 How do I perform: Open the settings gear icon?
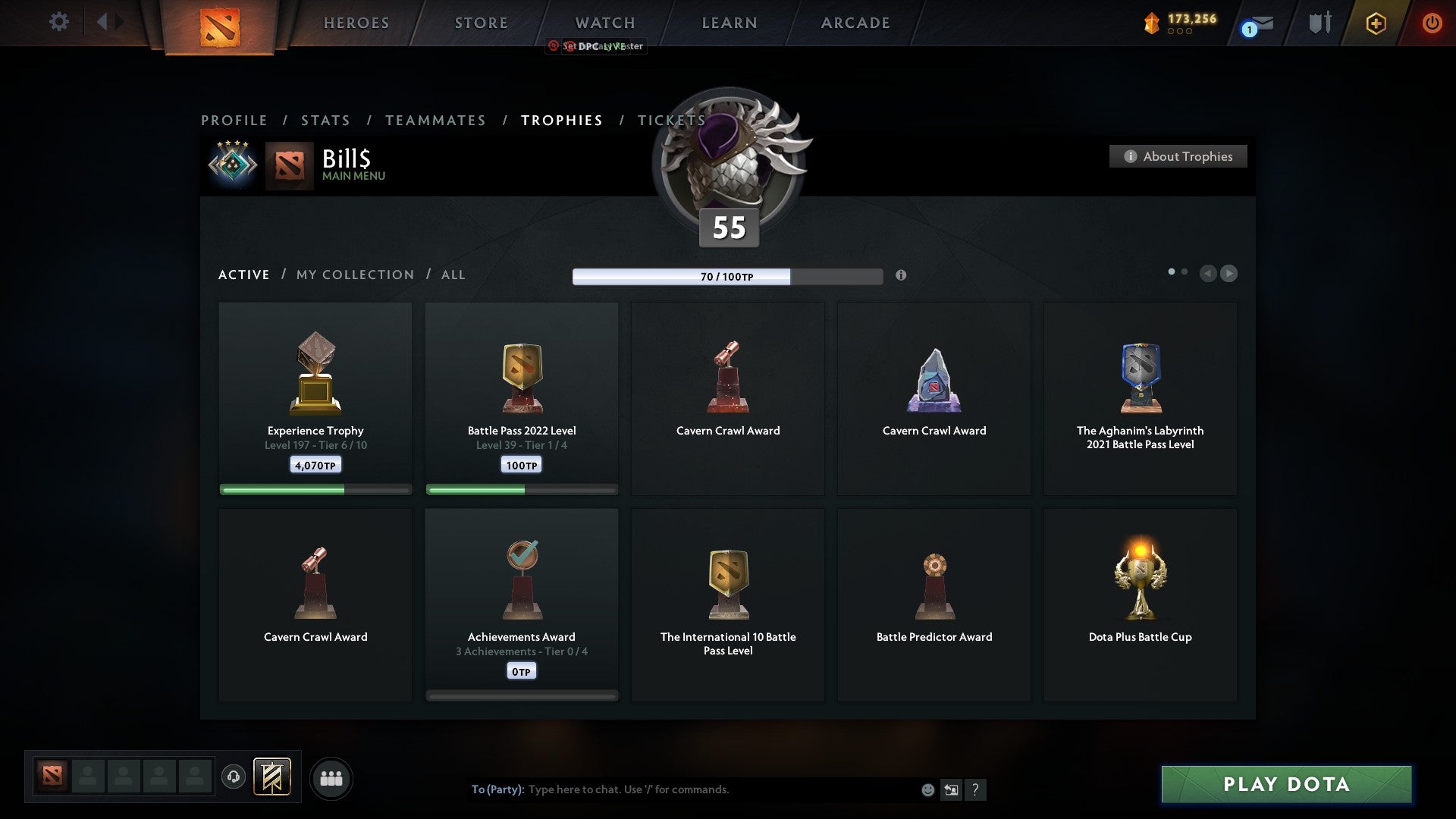(58, 22)
